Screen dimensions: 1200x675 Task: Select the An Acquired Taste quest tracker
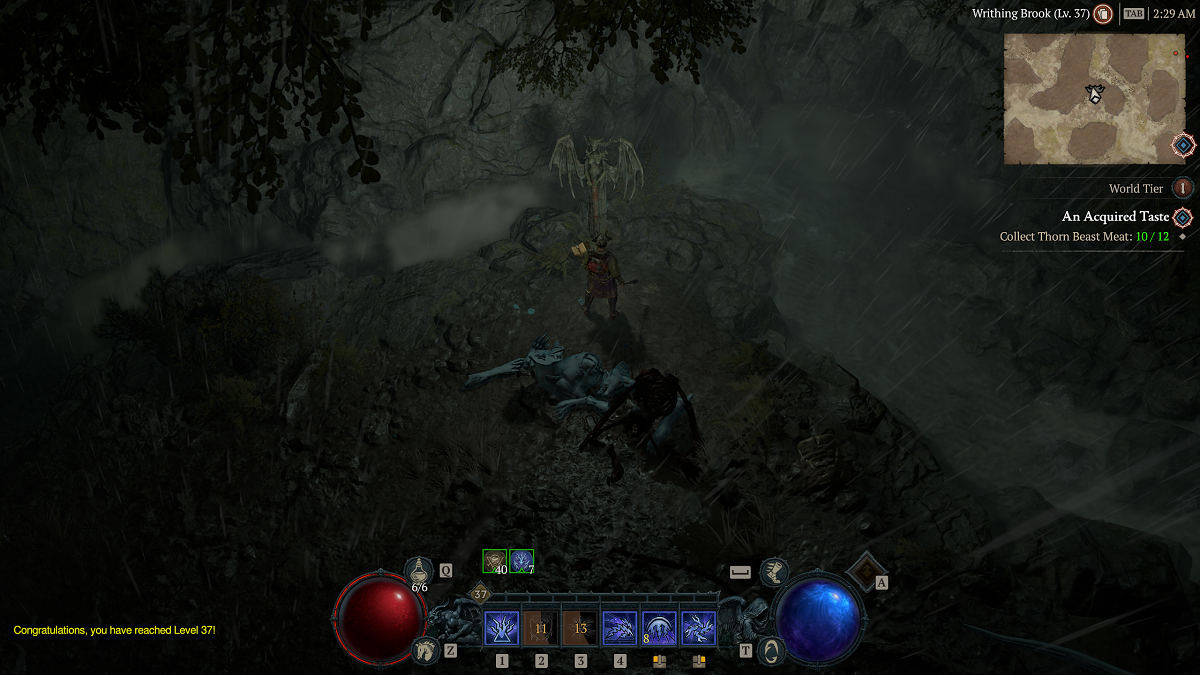tap(1115, 216)
